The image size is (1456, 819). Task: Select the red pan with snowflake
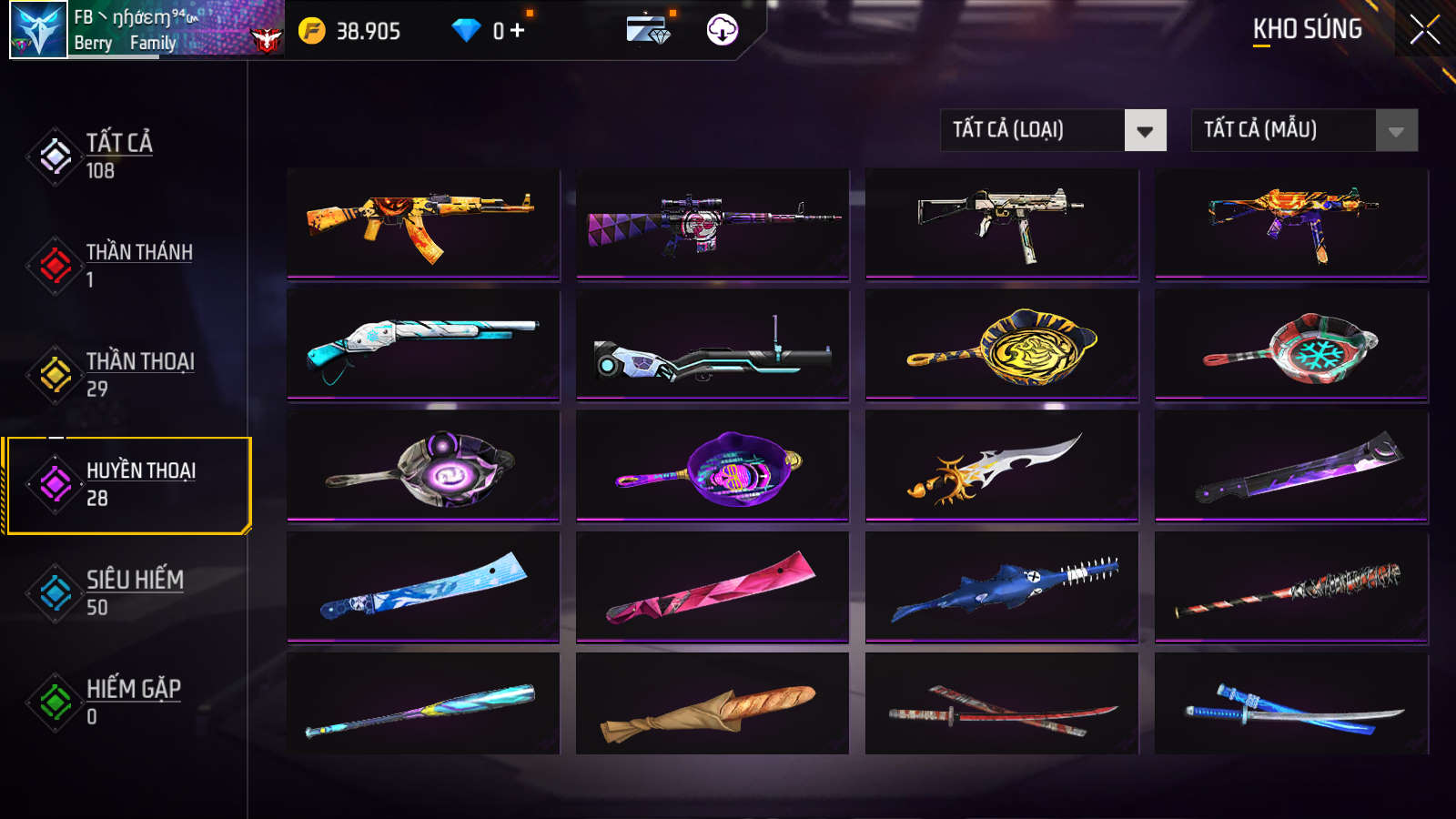(1291, 345)
